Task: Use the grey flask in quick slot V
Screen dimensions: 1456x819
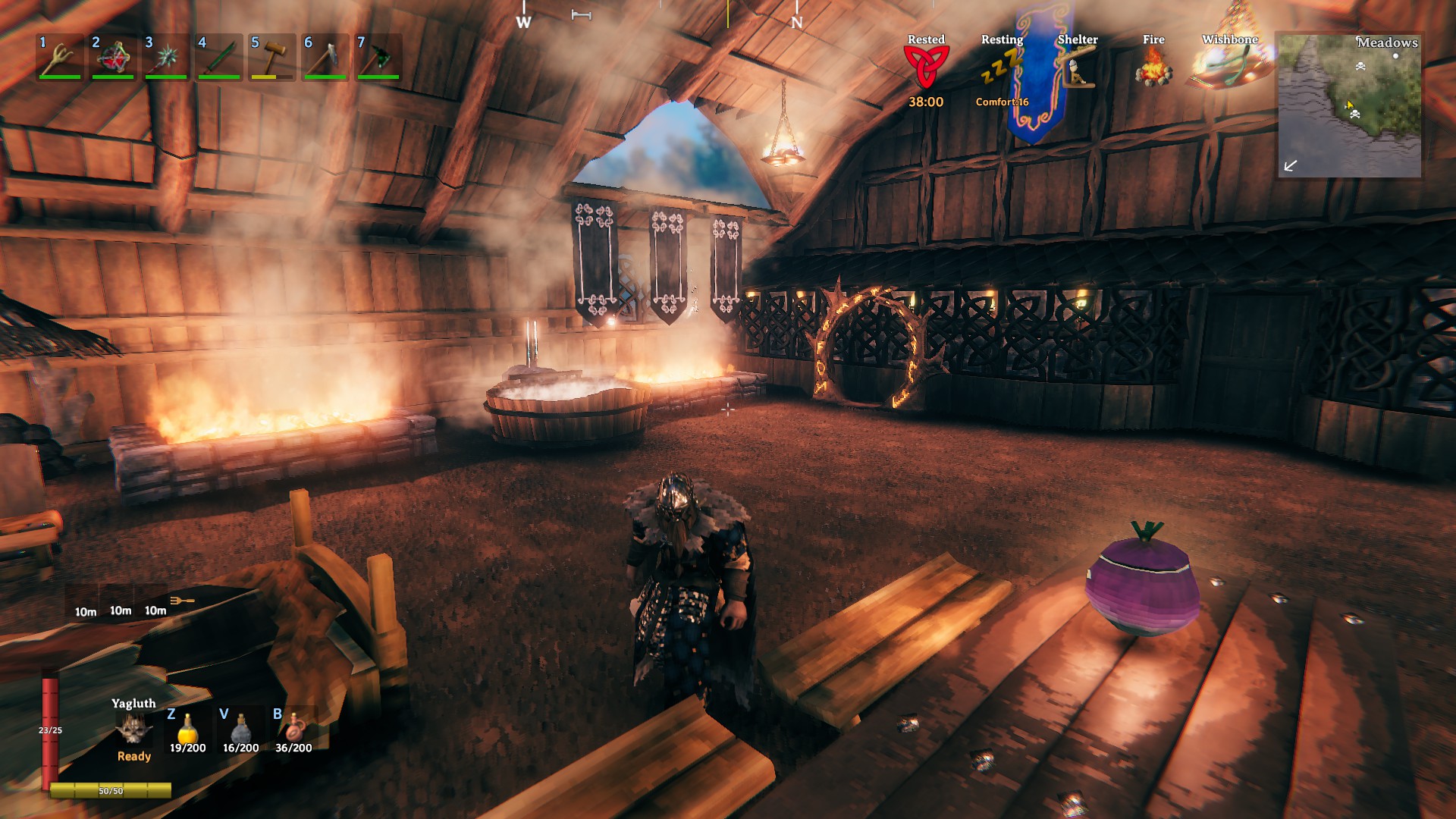Action: tap(240, 729)
